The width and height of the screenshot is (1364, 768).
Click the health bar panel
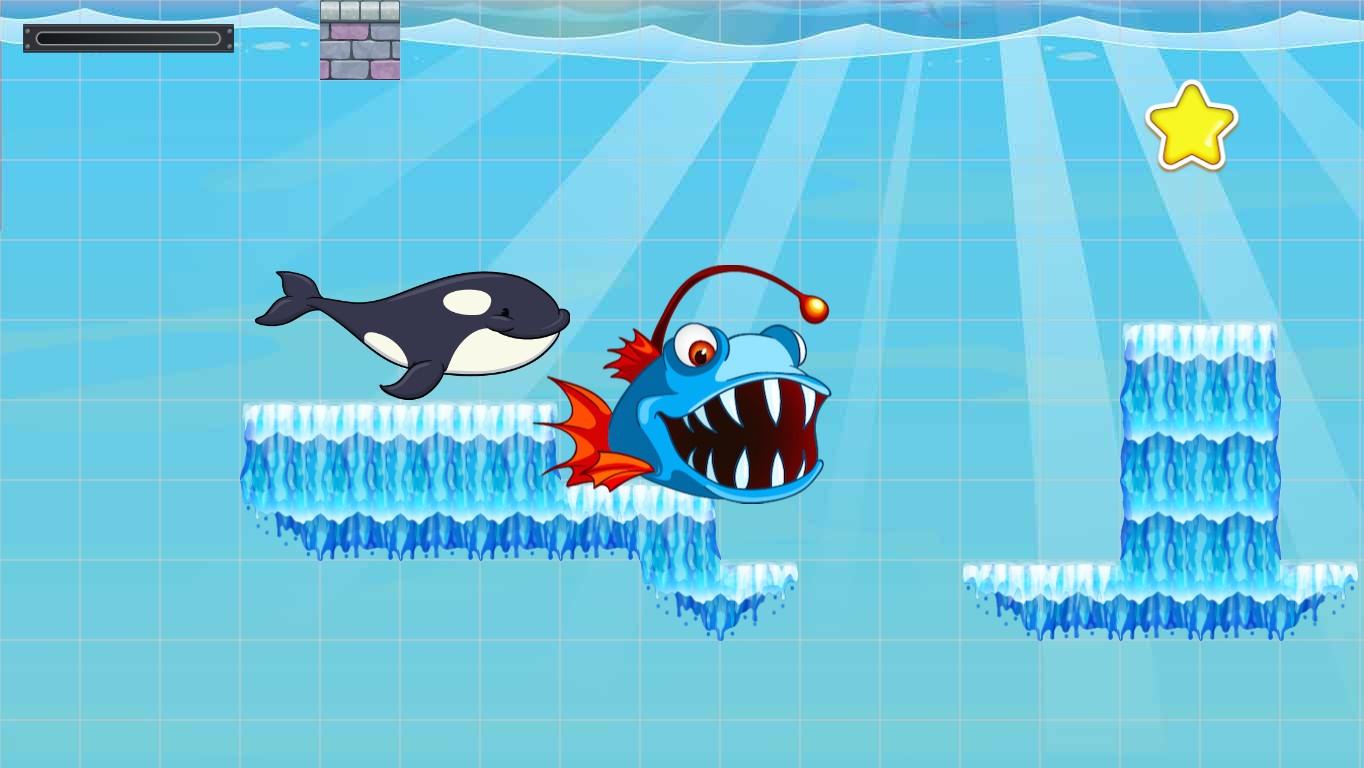tap(128, 36)
